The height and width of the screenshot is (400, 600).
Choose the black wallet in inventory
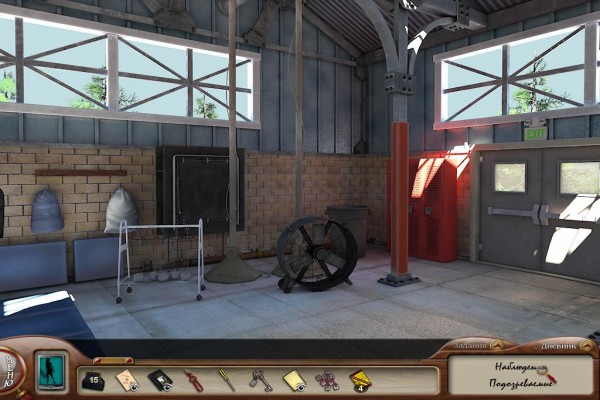pyautogui.click(x=159, y=379)
